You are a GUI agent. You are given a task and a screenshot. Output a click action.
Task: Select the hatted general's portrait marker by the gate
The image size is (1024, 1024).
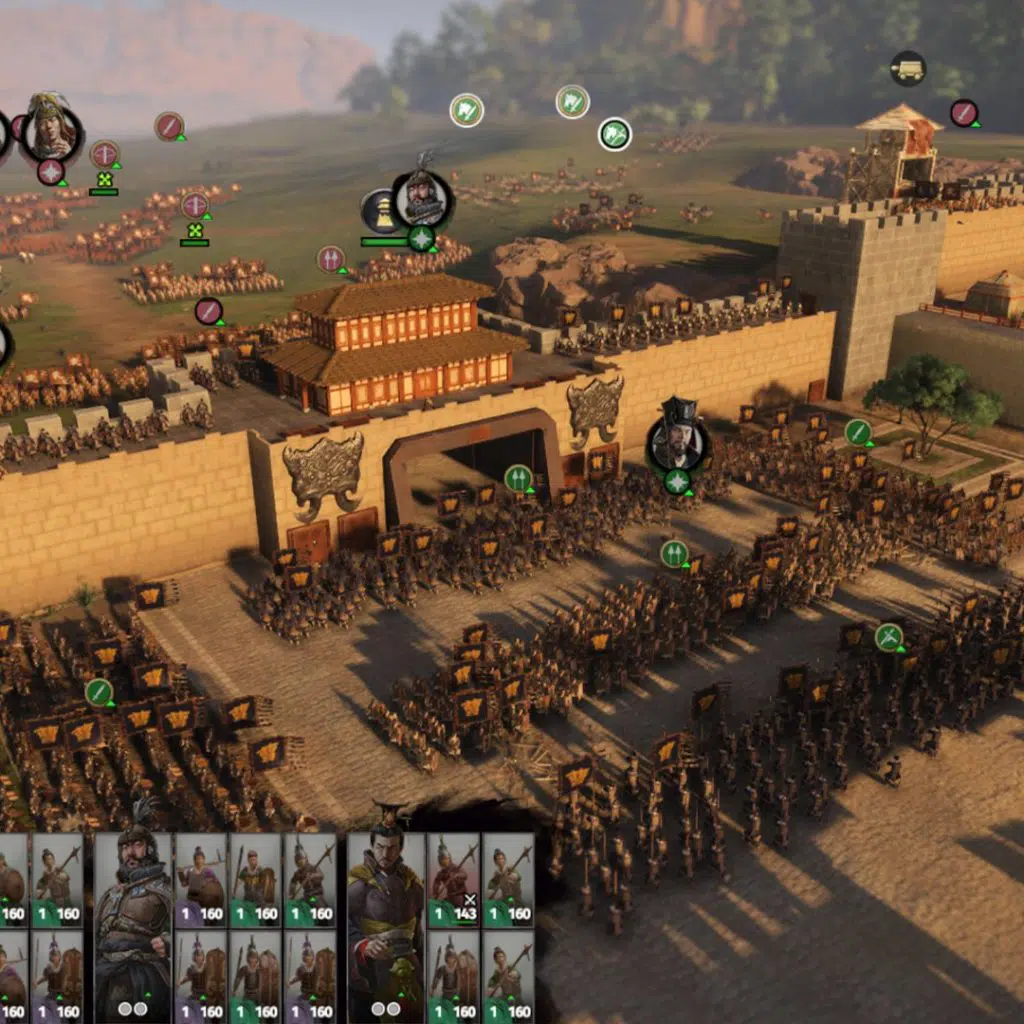tap(677, 442)
